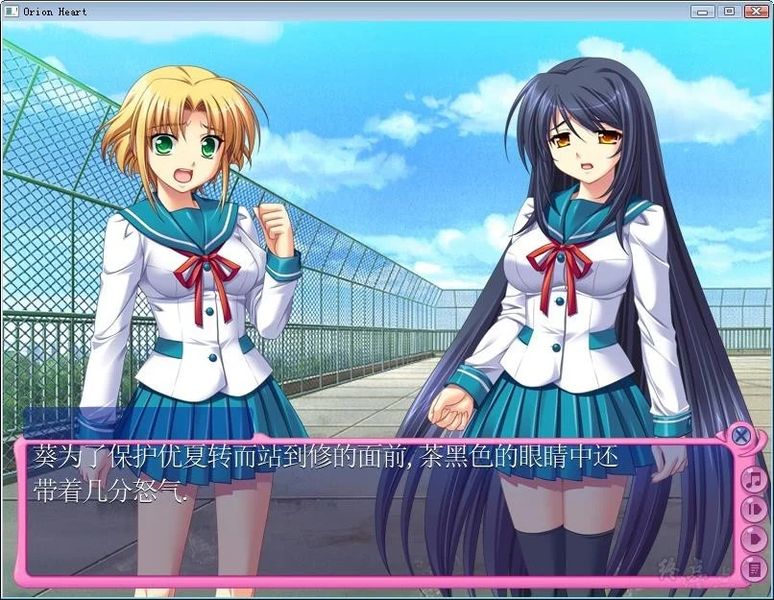774x600 pixels.
Task: Activate the skip button with bar and arrow
Action: tap(753, 510)
